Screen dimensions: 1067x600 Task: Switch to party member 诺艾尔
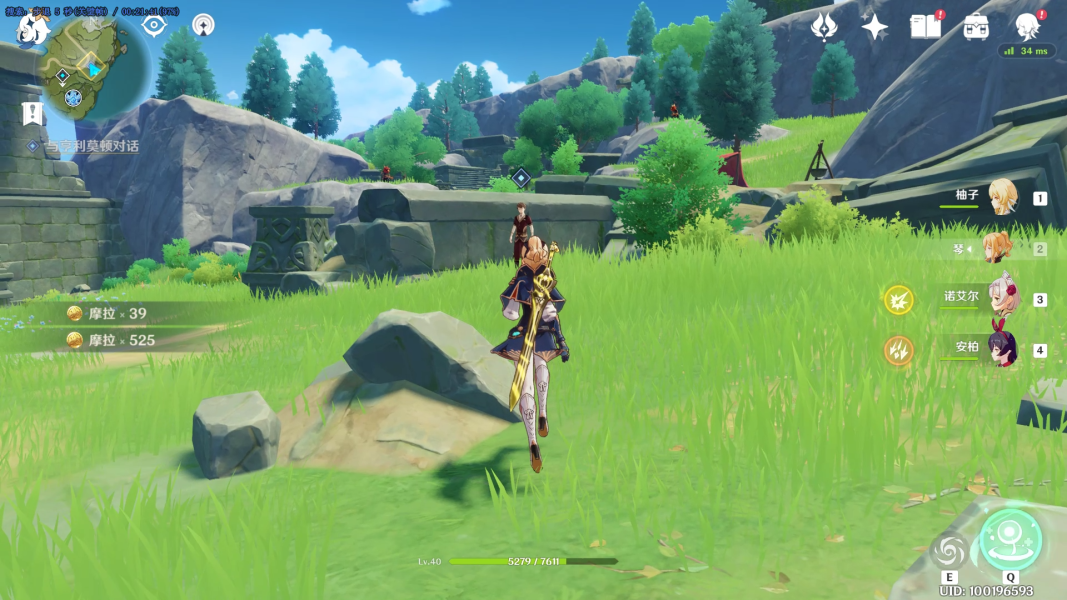point(1000,298)
